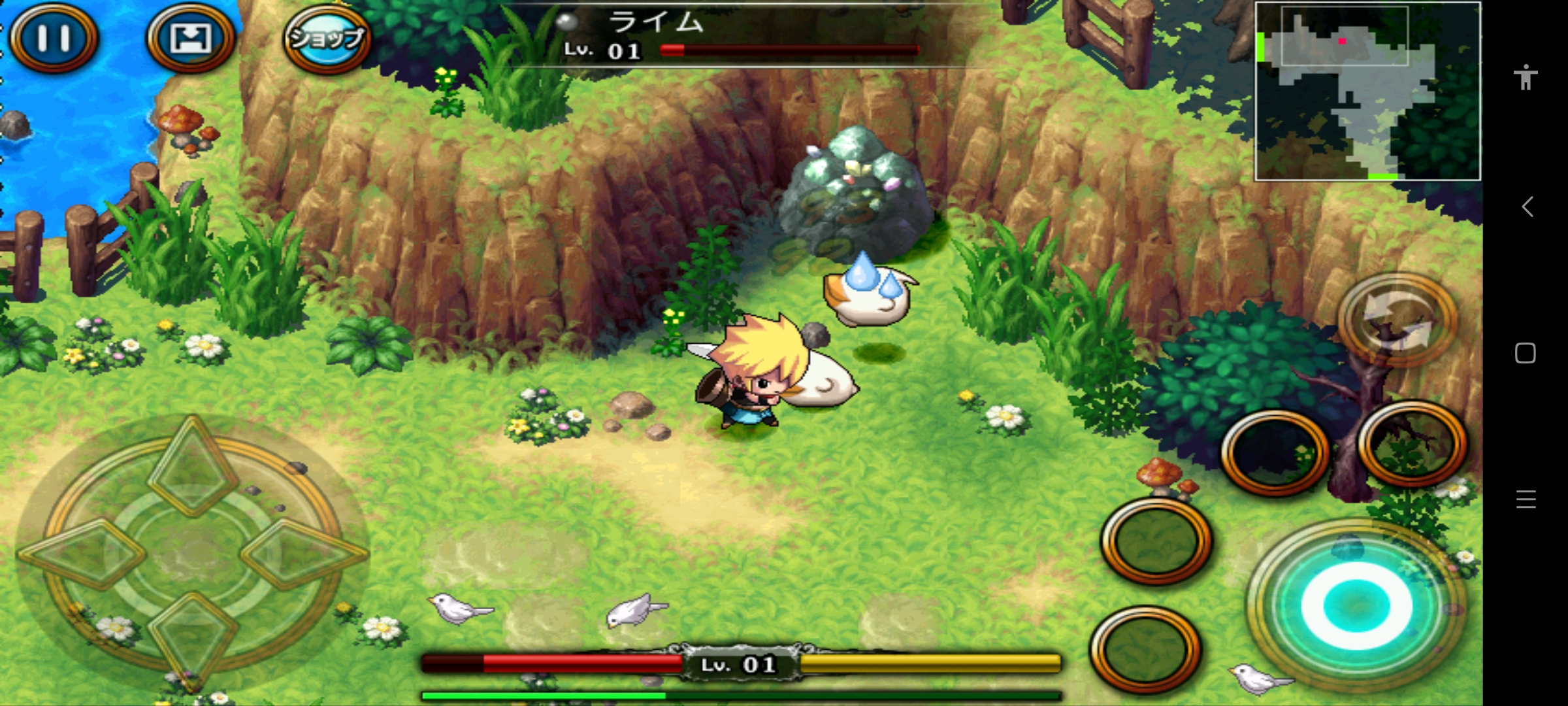Pause the game with the pause button
The width and height of the screenshot is (1568, 706).
click(x=54, y=38)
